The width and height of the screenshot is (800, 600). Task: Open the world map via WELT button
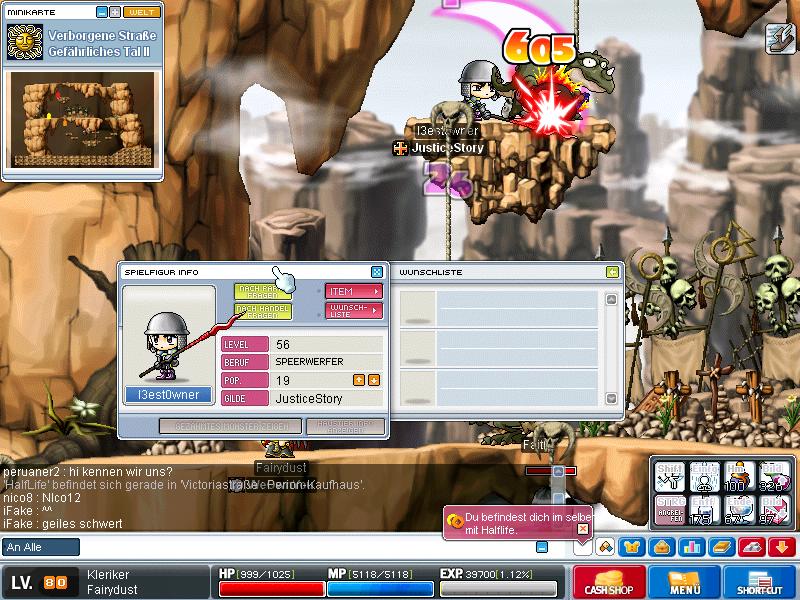coord(142,12)
